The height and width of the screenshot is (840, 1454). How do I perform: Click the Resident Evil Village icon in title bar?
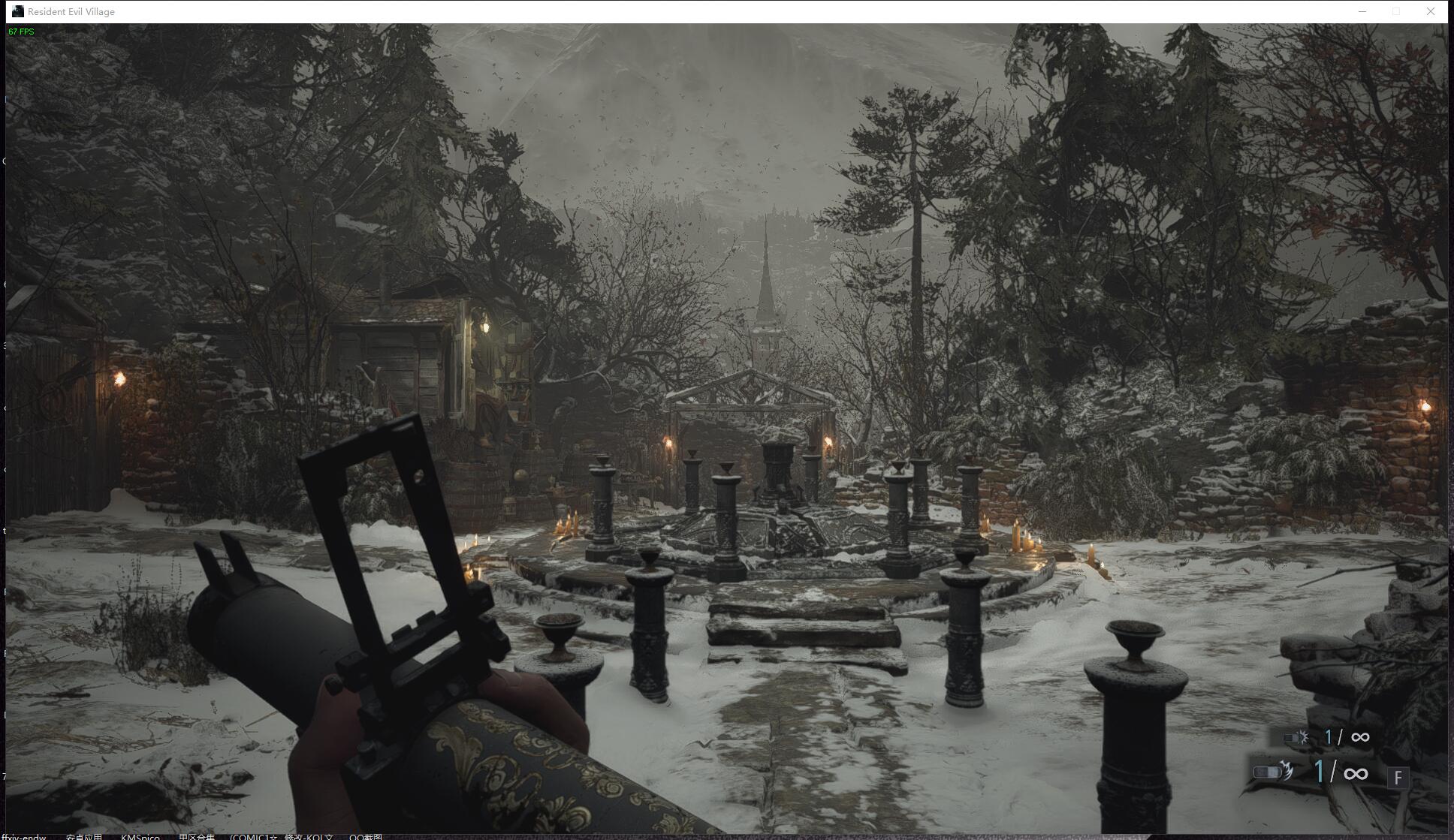tap(17, 11)
